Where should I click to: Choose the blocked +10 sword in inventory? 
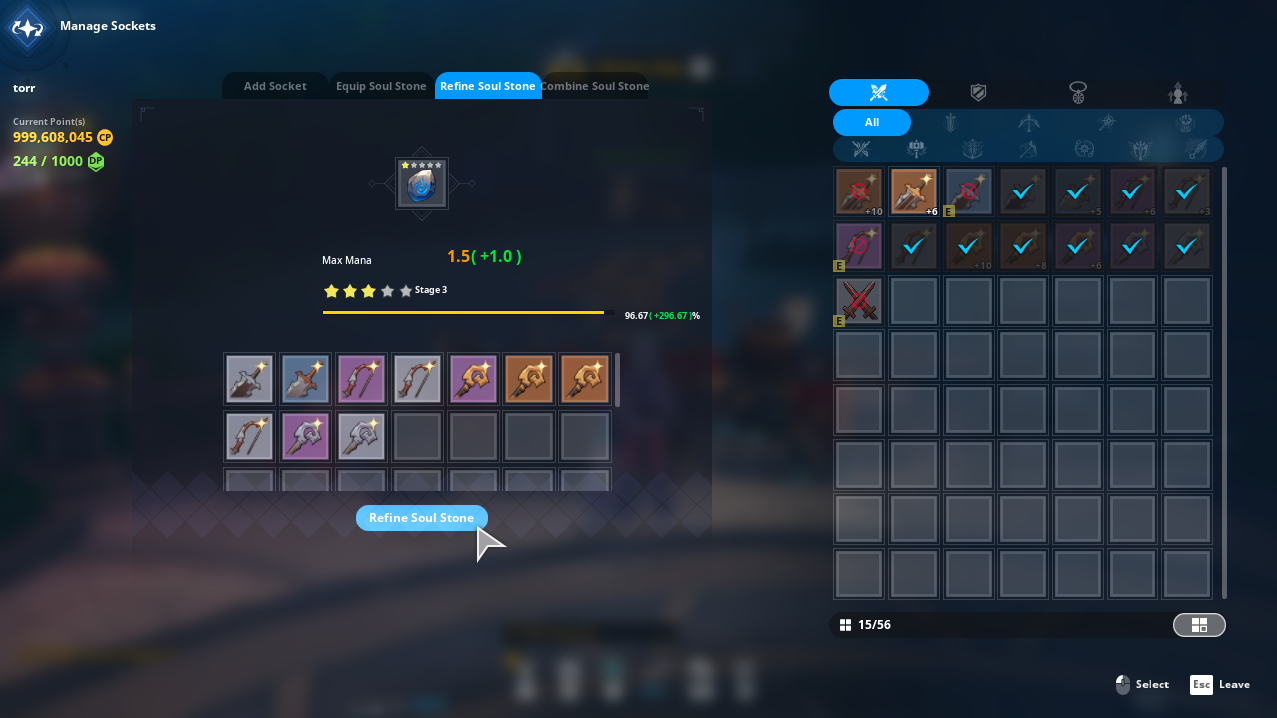click(859, 192)
